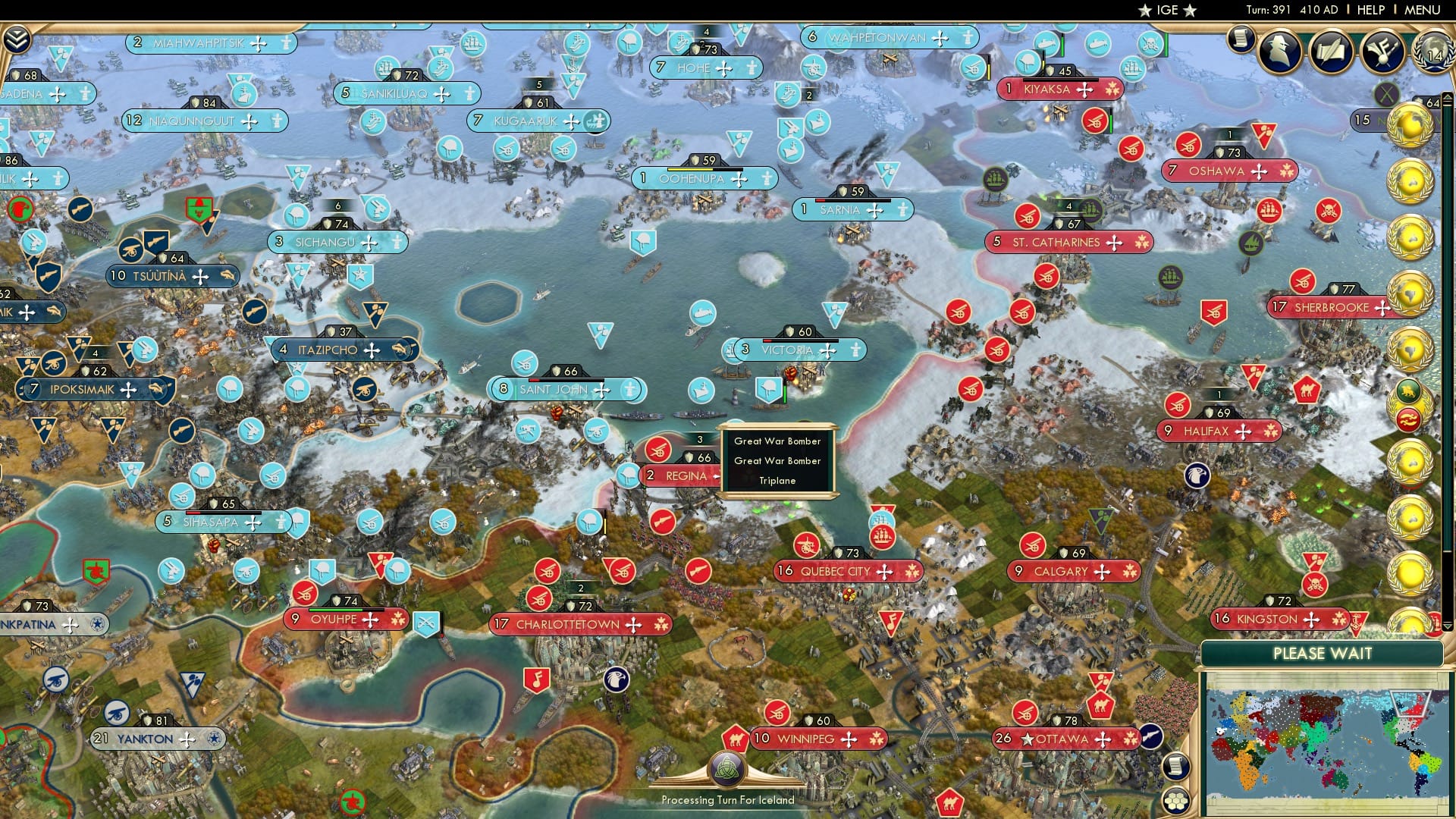This screenshot has width=1456, height=819.
Task: Click the minimap viewport rectangle to recenter
Action: 1410,703
